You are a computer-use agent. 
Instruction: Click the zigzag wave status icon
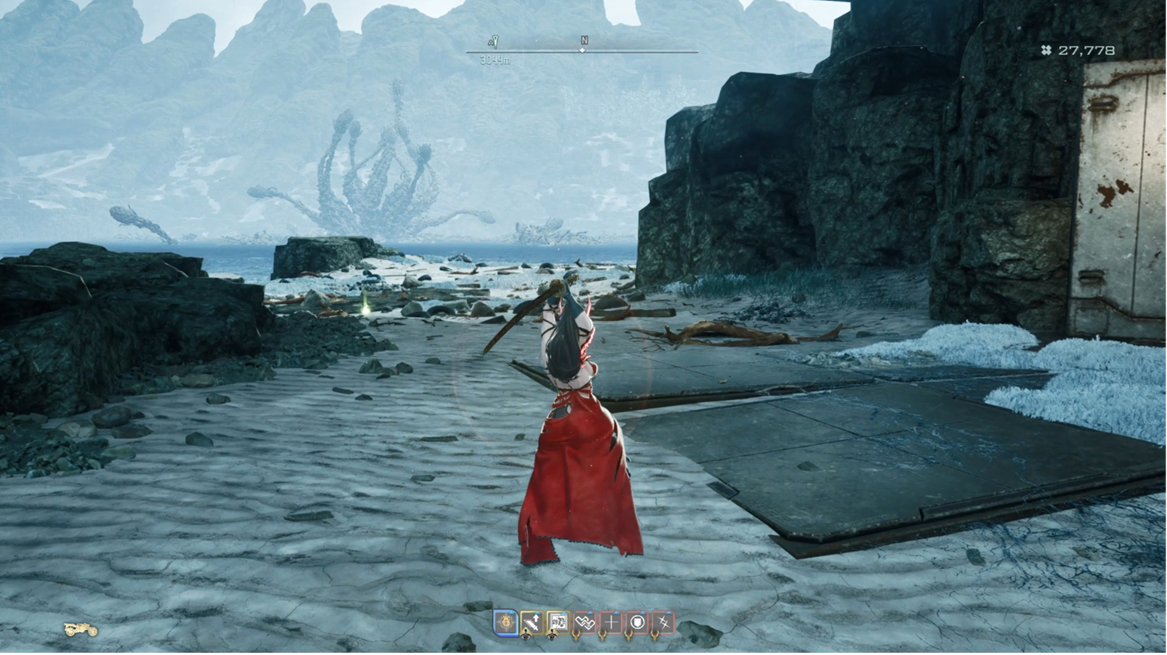tap(584, 623)
